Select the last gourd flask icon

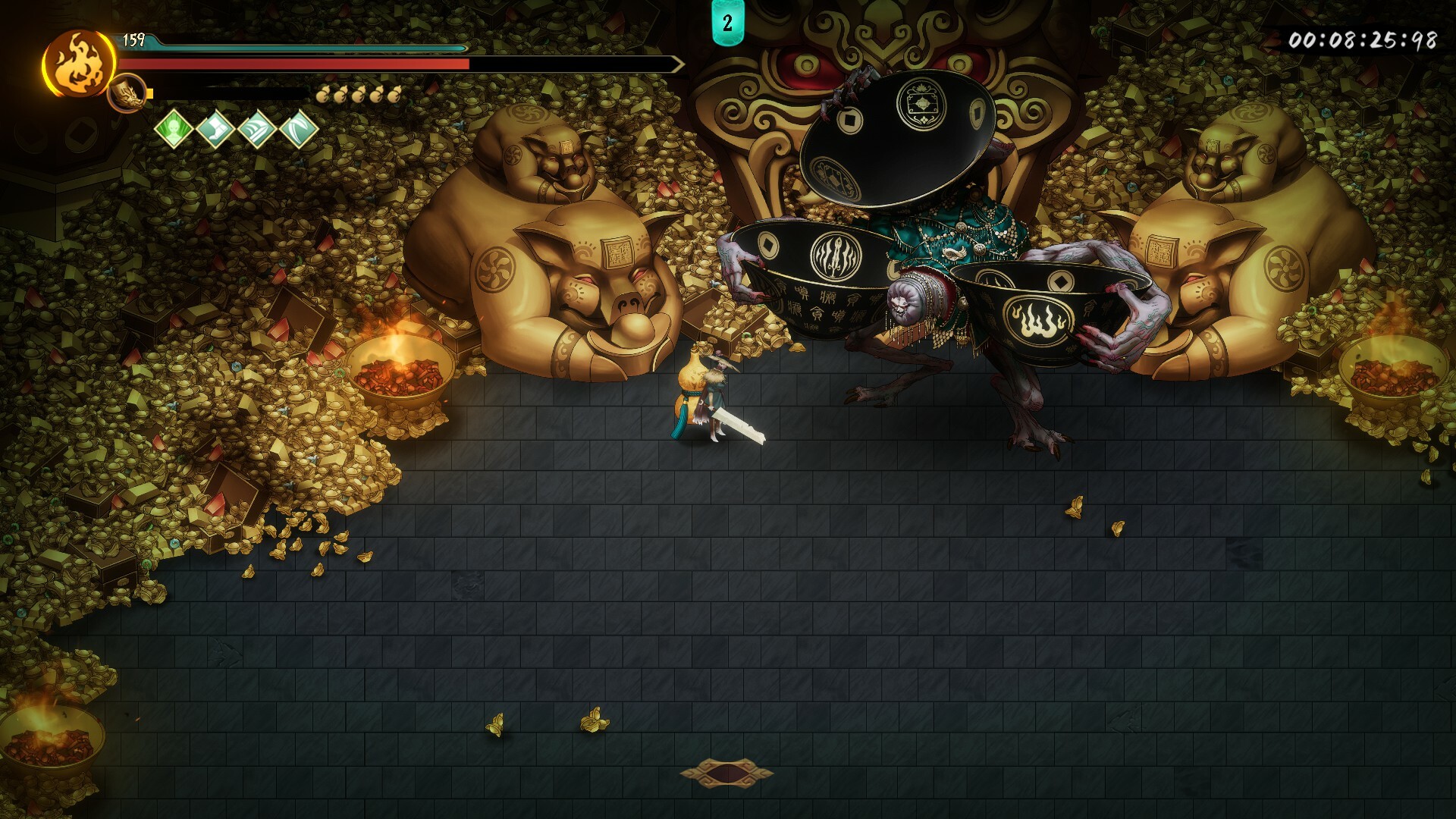coord(394,93)
